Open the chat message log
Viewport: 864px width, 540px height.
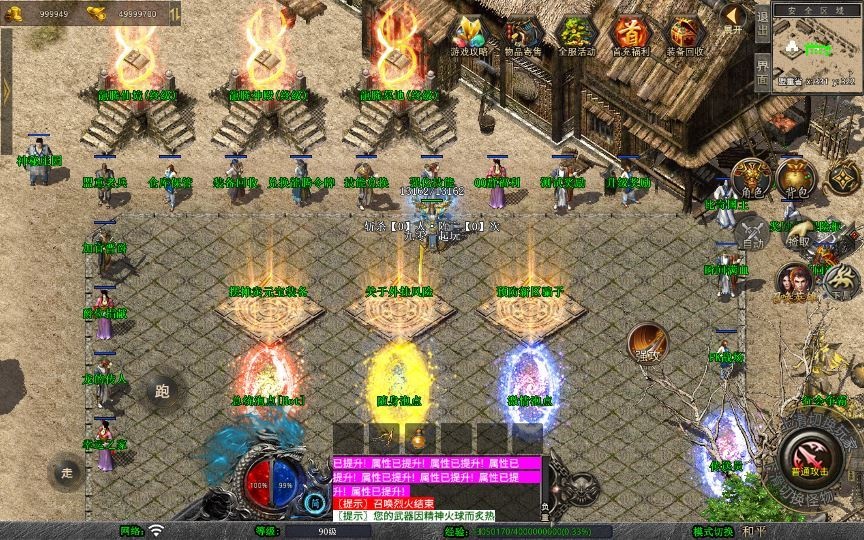coord(435,489)
